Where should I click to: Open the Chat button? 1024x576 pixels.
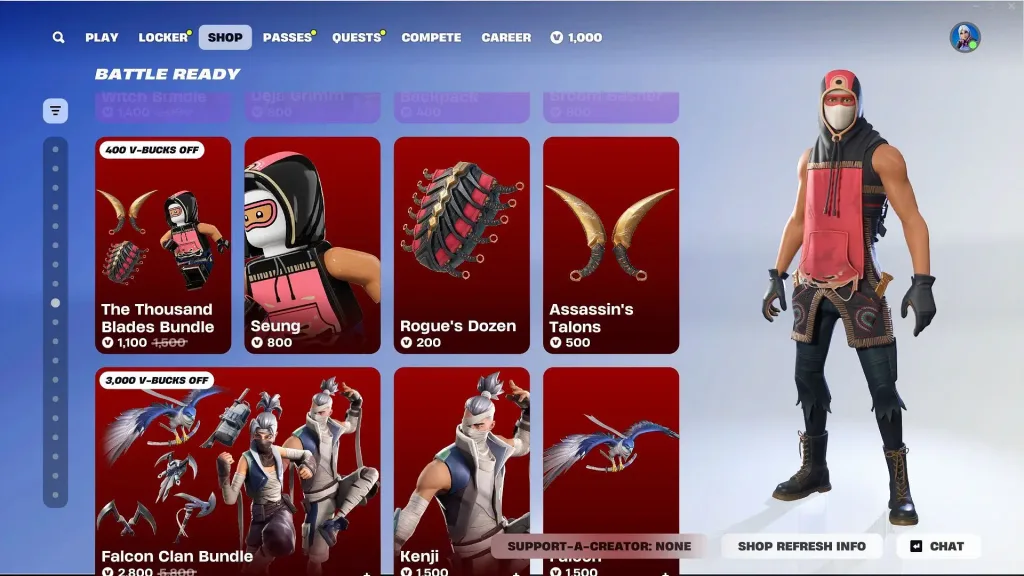938,546
